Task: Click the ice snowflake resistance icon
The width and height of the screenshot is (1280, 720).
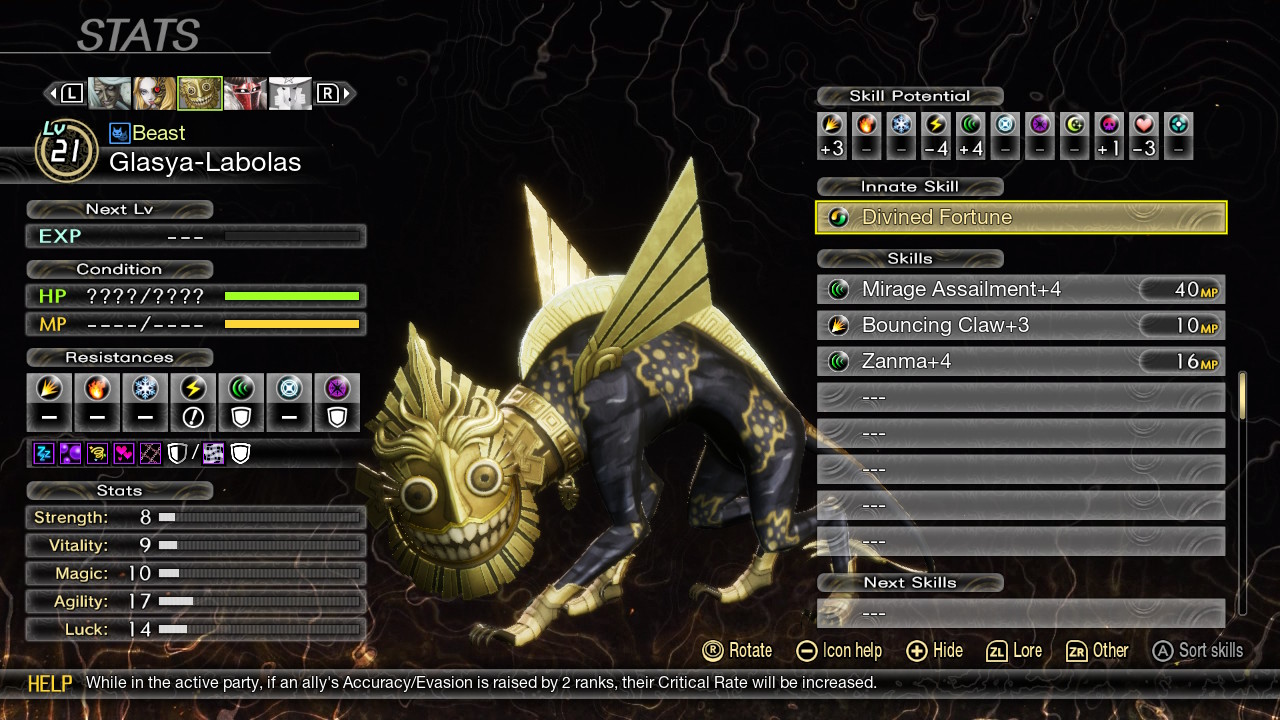Action: click(x=145, y=389)
